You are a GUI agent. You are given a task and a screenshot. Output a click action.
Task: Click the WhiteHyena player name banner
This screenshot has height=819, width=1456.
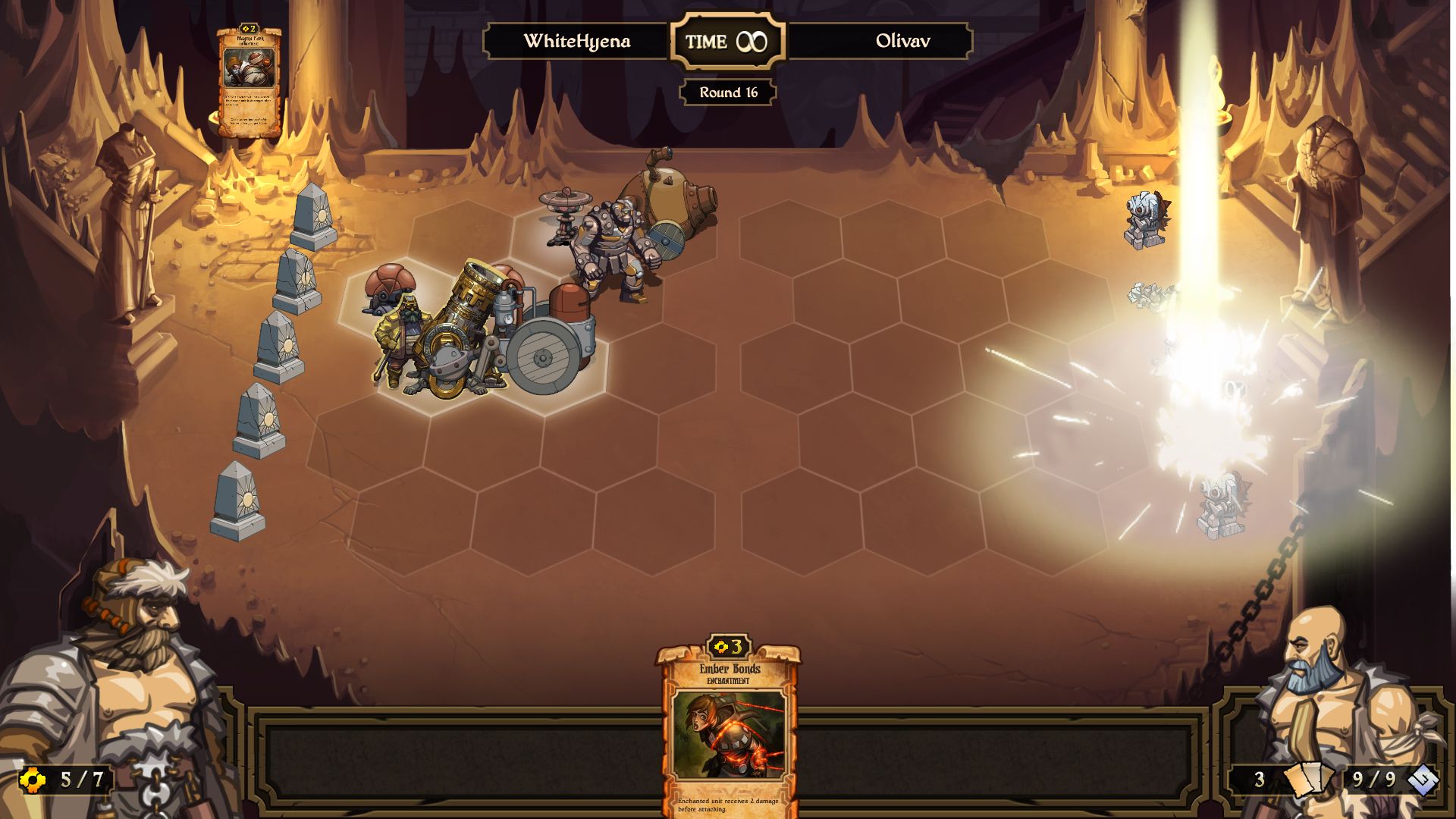point(578,42)
